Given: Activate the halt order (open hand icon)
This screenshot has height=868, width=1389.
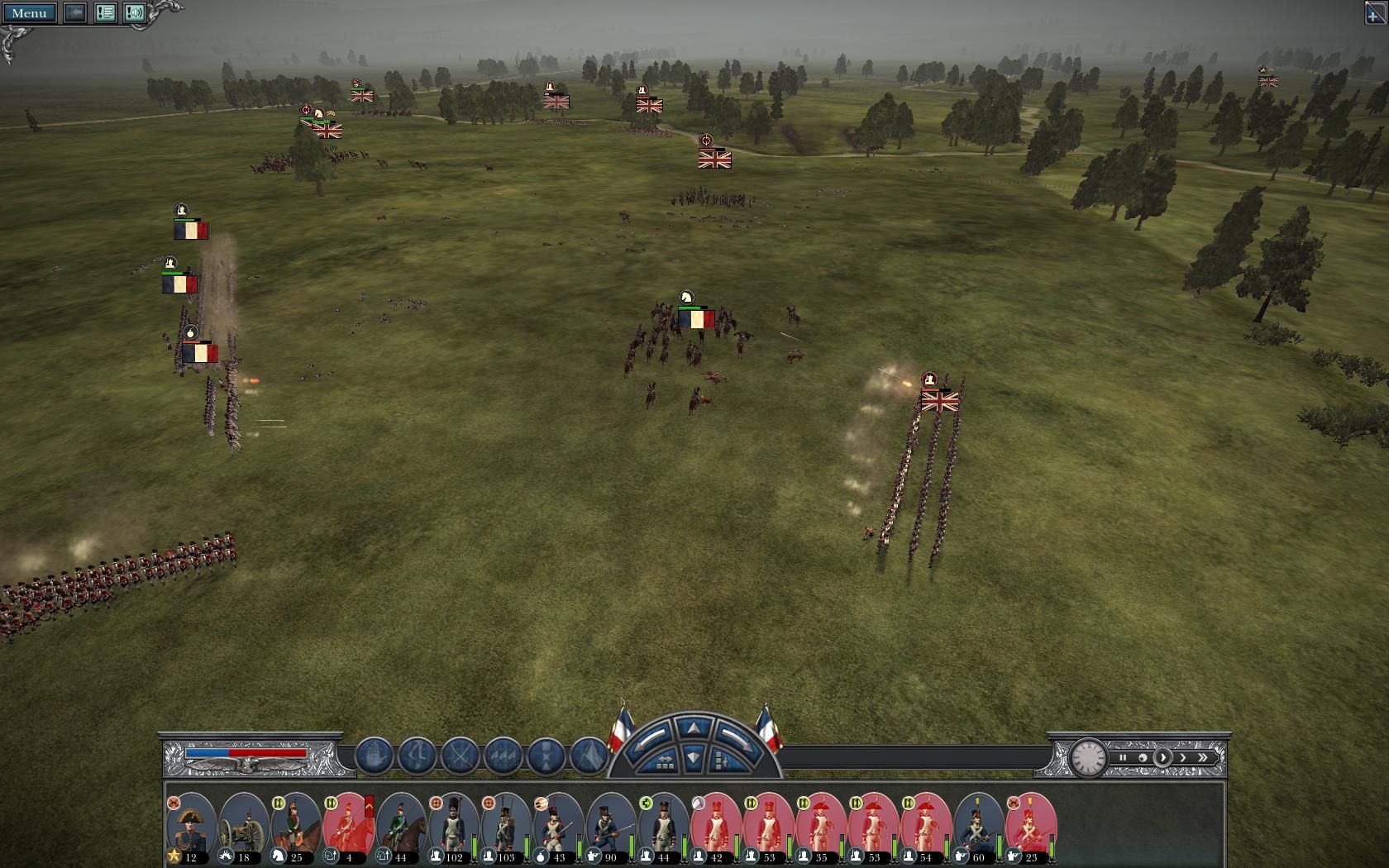Looking at the screenshot, I should 374,756.
